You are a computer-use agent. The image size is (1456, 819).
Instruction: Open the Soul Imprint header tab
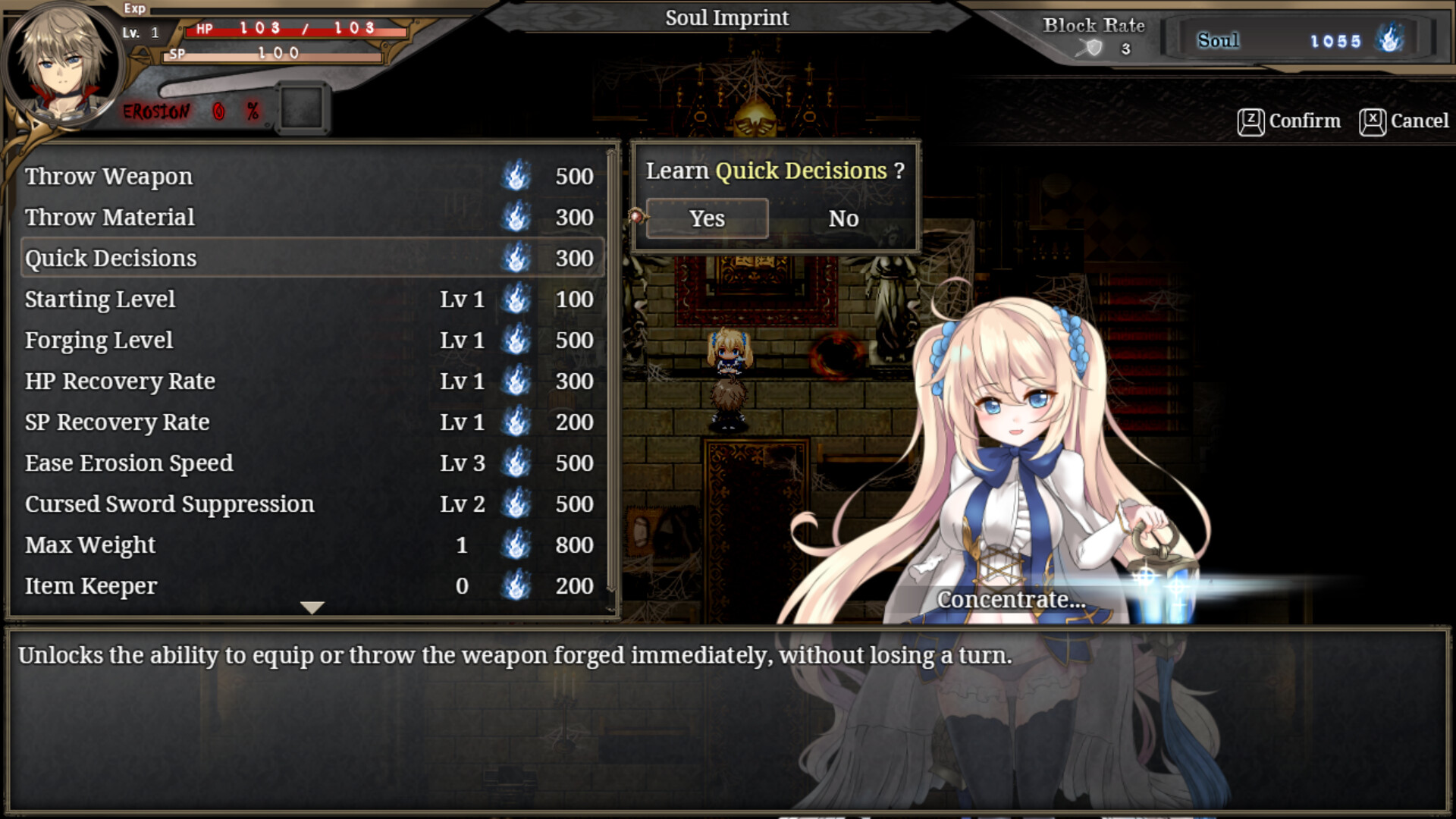pos(726,17)
